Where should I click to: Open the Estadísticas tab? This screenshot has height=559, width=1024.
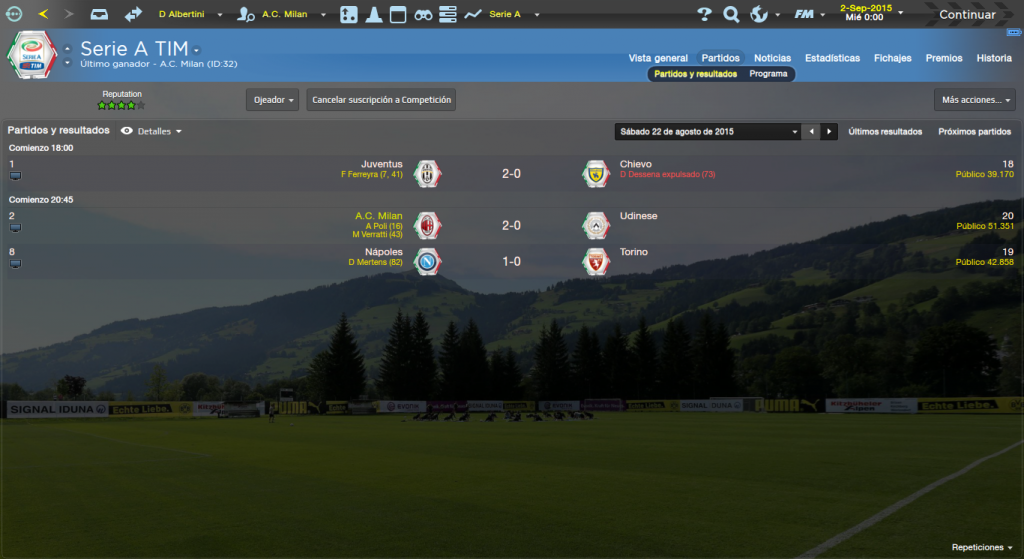(832, 58)
